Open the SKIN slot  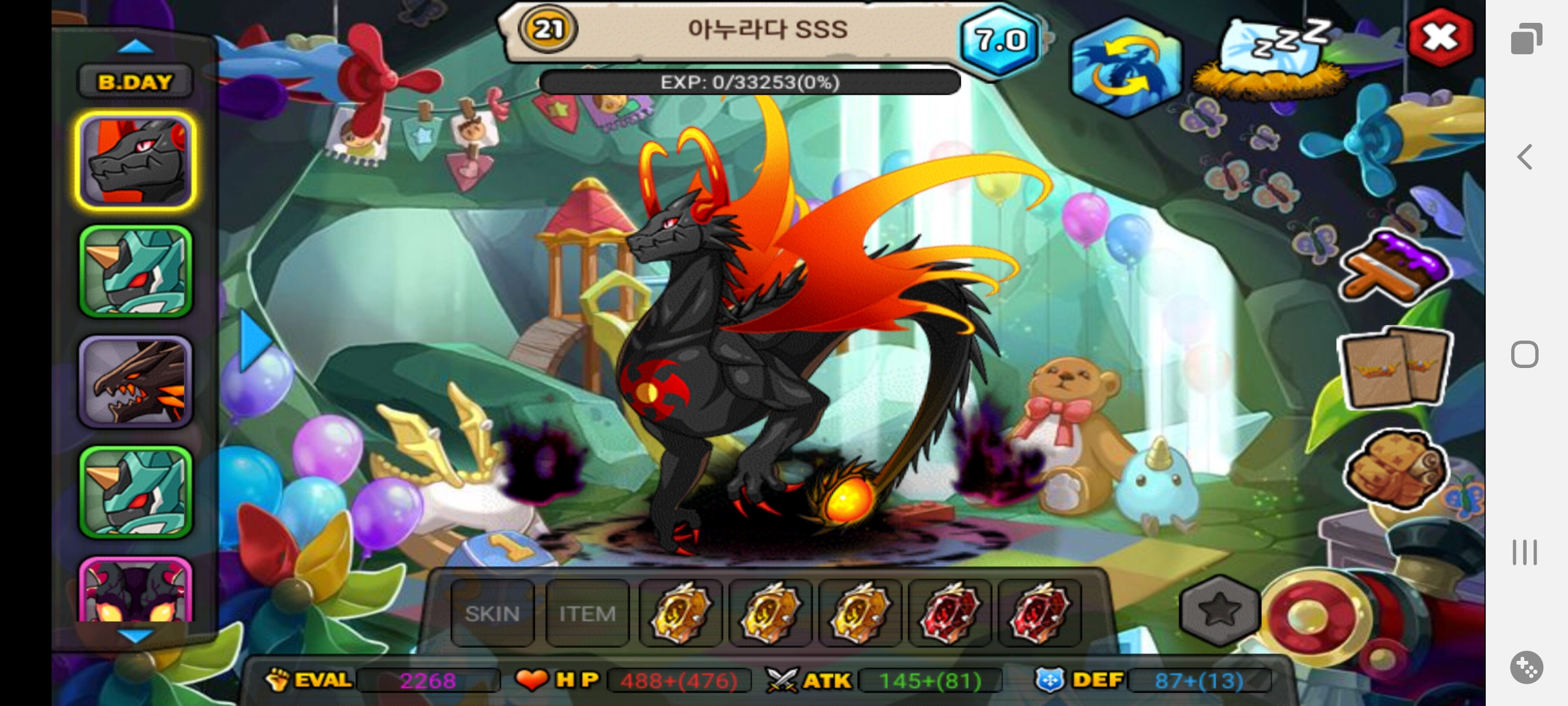tap(493, 613)
